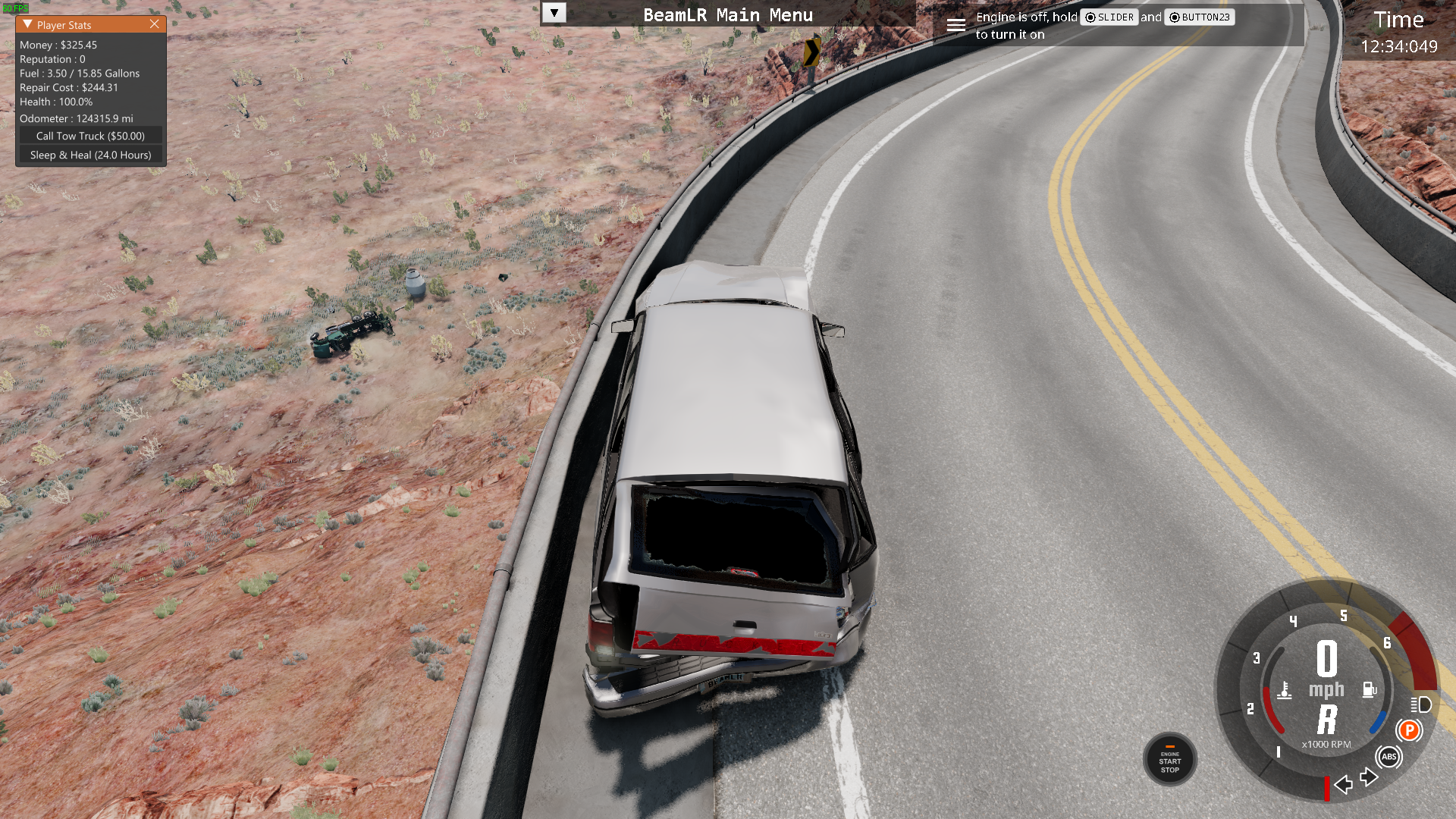Toggle the parking brake indicator
This screenshot has width=1456, height=819.
click(x=1409, y=730)
